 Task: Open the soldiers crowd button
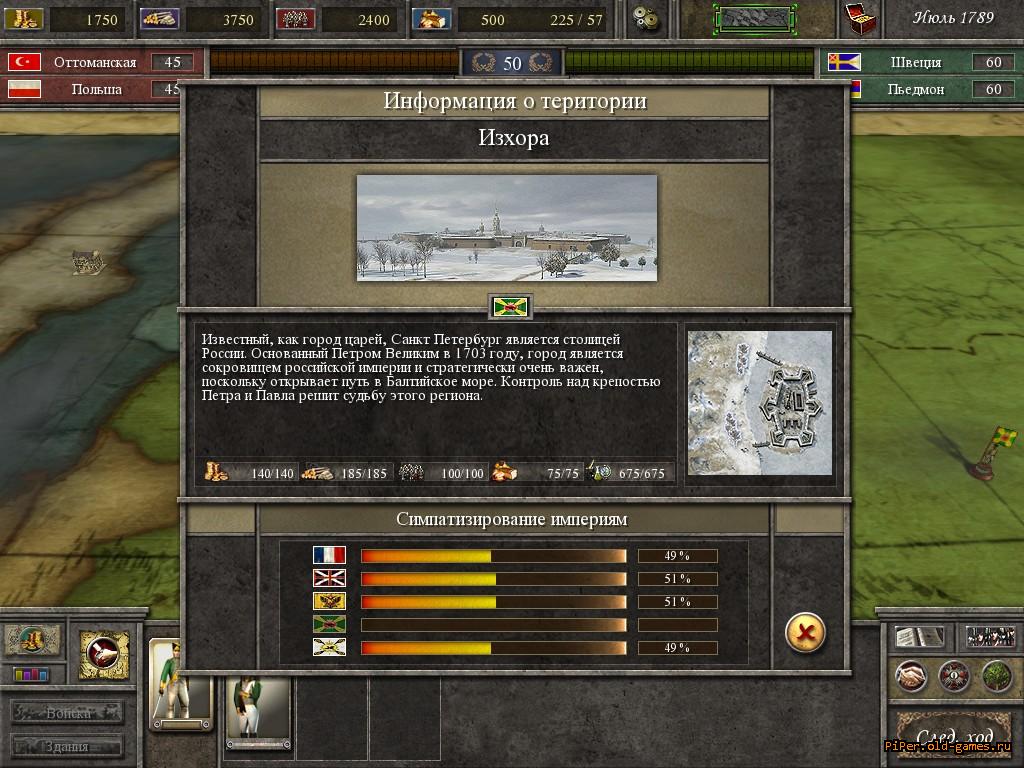pos(990,637)
